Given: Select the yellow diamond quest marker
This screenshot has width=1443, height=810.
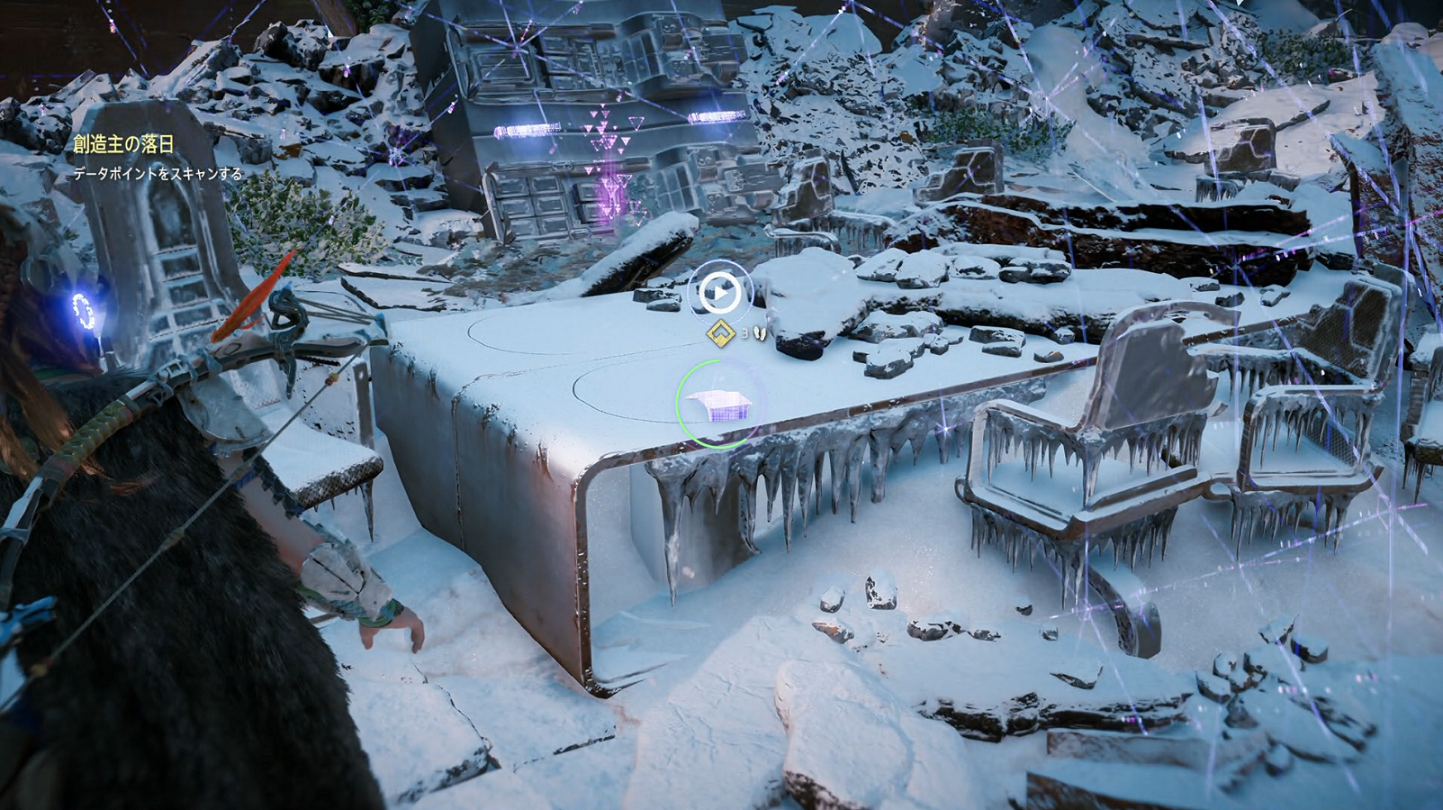Looking at the screenshot, I should (x=719, y=335).
